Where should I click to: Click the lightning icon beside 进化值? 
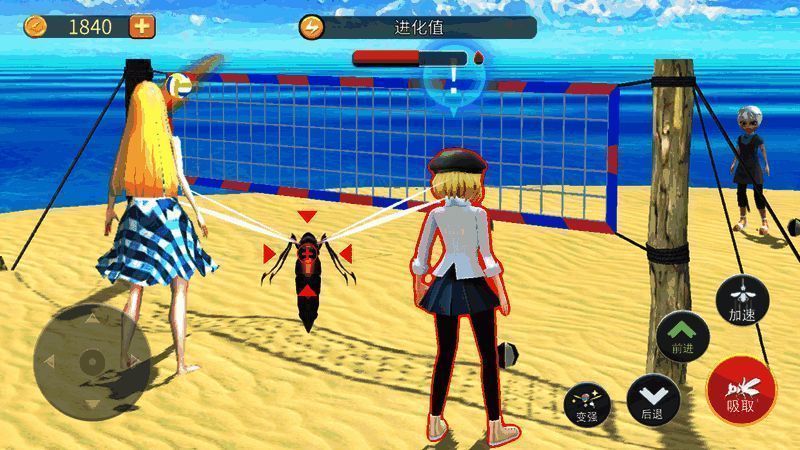(313, 27)
